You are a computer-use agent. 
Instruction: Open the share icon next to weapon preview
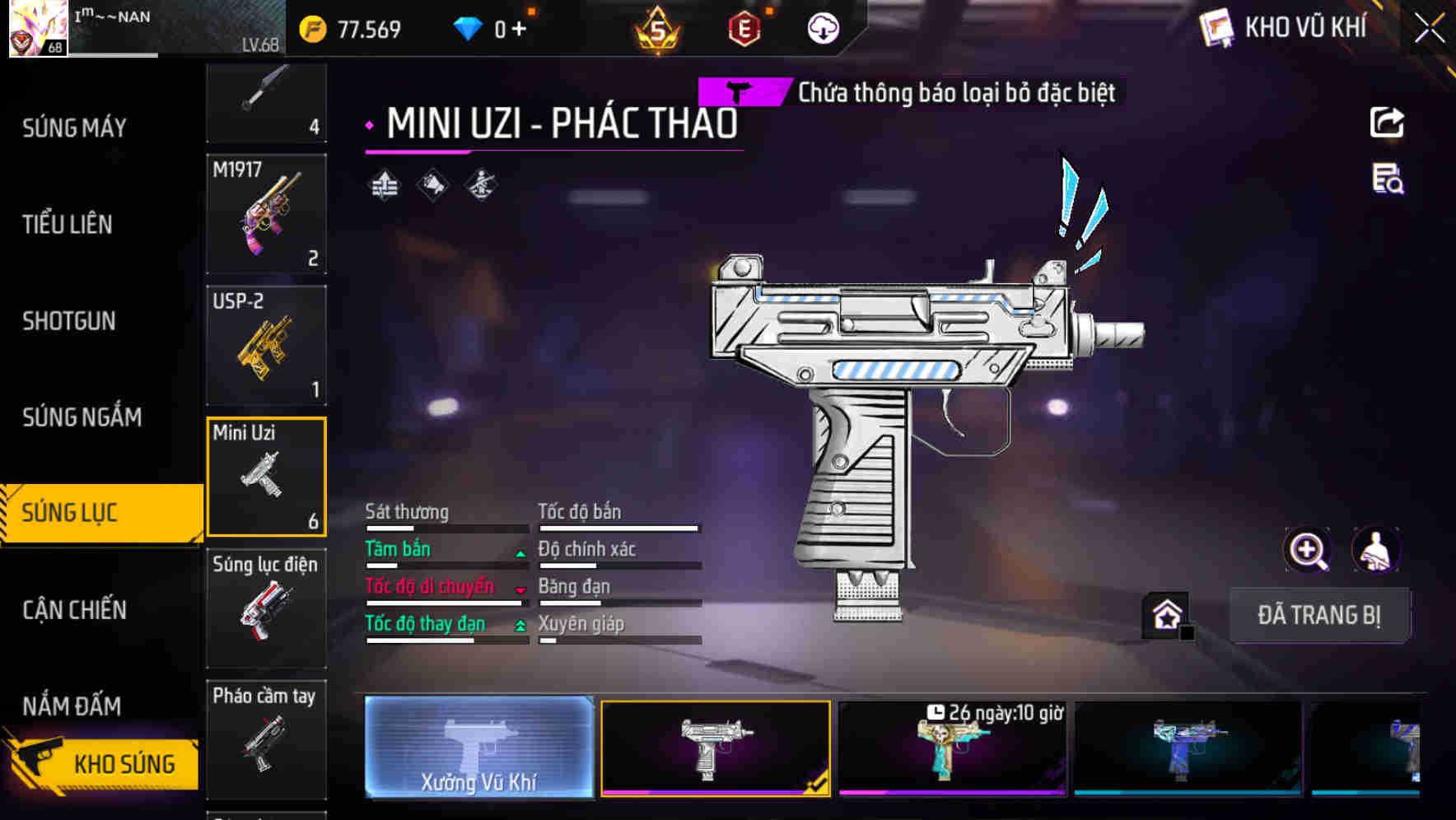(x=1388, y=122)
